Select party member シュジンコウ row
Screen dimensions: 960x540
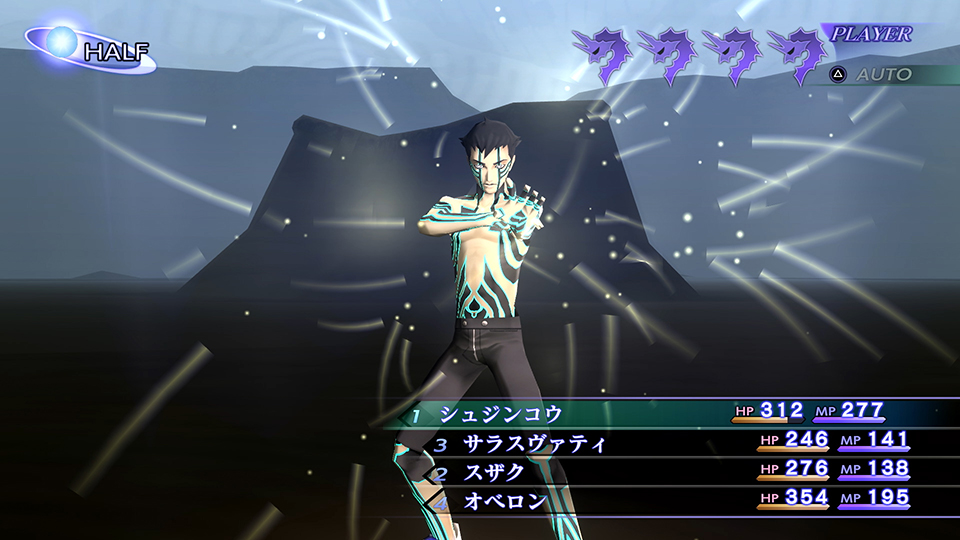(502, 413)
